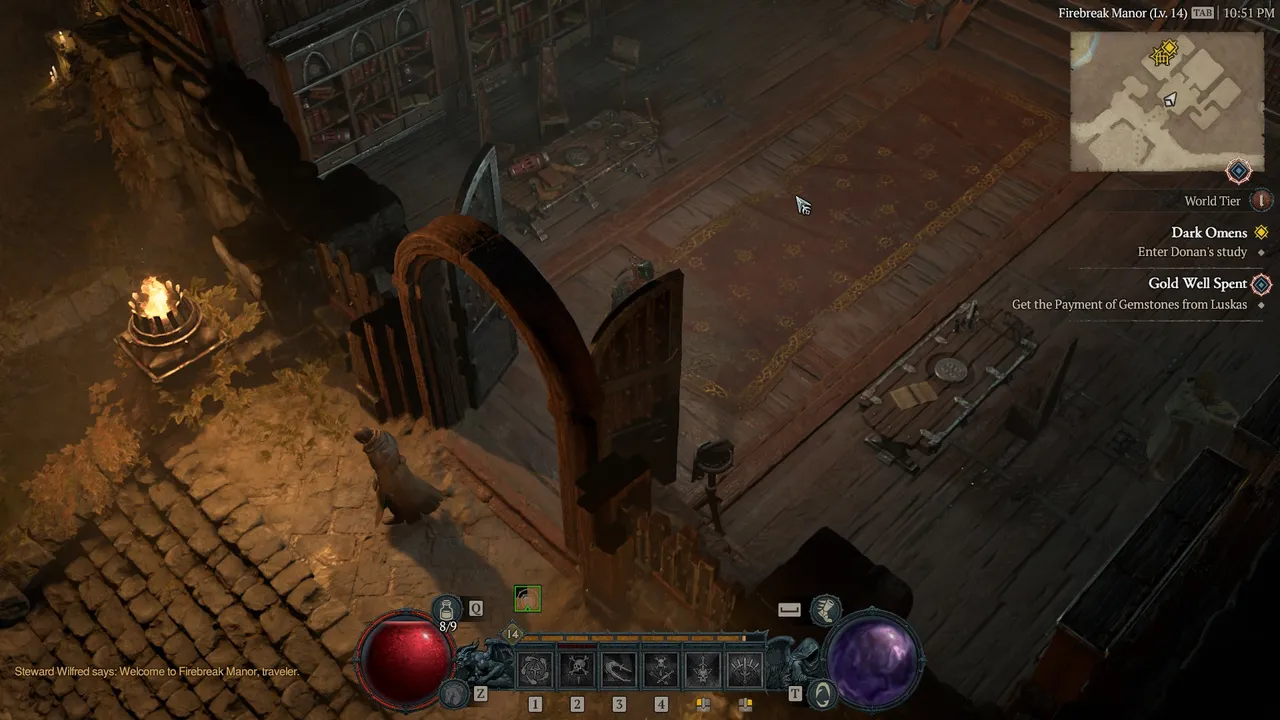
Task: Activate the sword-and-skull skill slot
Action: pos(703,670)
